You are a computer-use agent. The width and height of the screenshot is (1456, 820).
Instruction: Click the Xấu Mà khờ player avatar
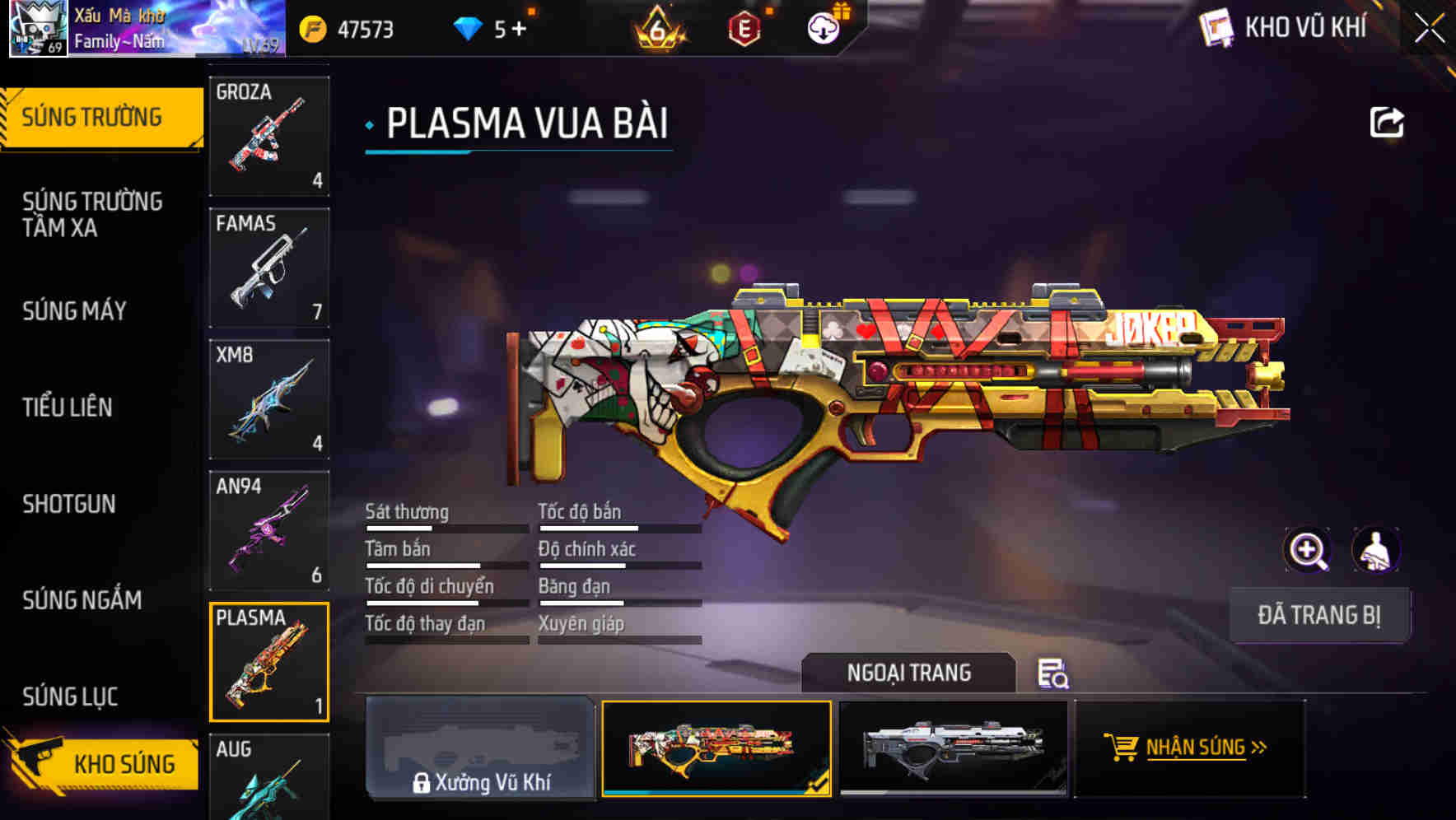click(x=38, y=29)
